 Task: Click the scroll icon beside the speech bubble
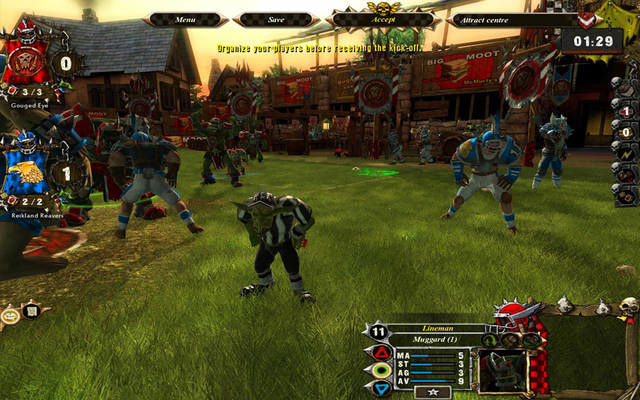[32, 311]
